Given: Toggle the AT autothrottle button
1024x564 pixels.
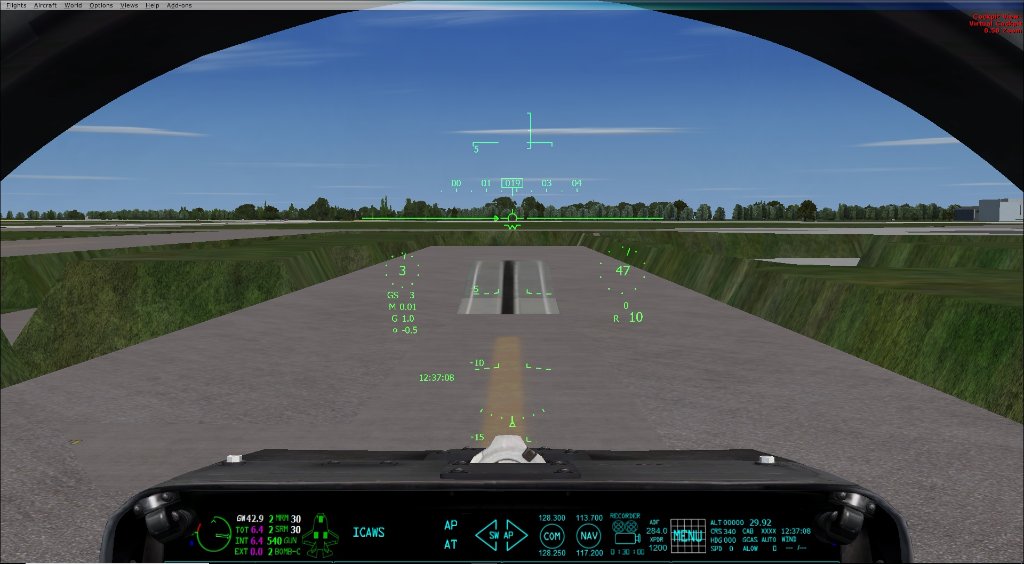Looking at the screenshot, I should tap(451, 545).
